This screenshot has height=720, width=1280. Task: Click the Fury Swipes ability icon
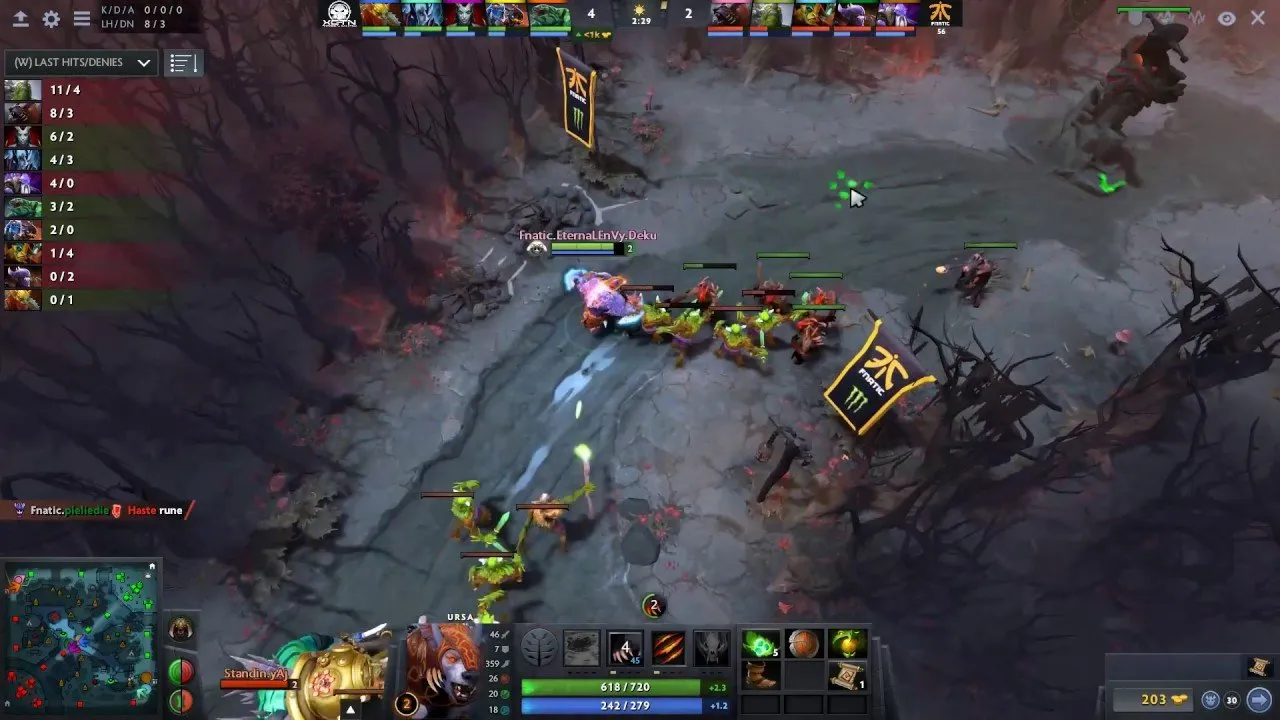coord(667,648)
